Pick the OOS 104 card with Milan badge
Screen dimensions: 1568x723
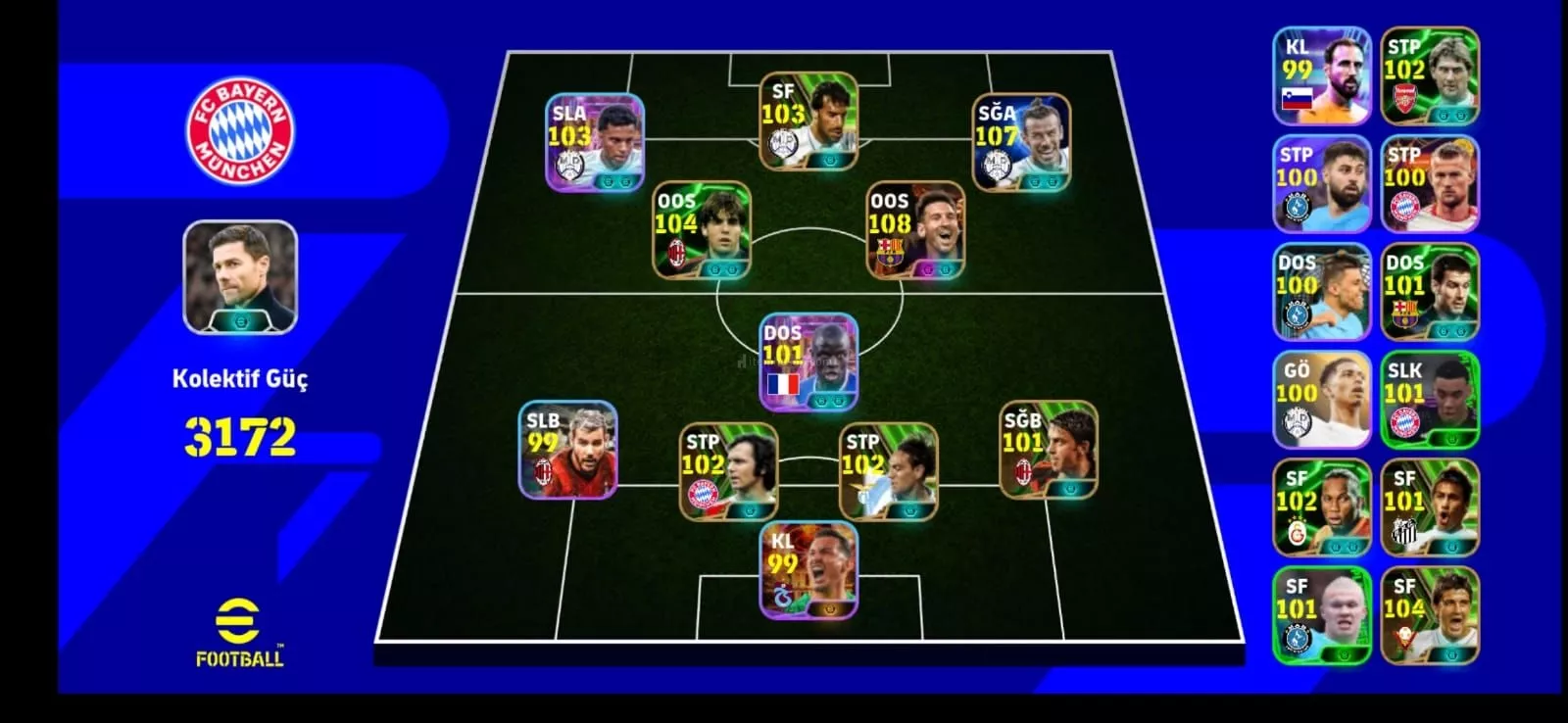point(702,230)
